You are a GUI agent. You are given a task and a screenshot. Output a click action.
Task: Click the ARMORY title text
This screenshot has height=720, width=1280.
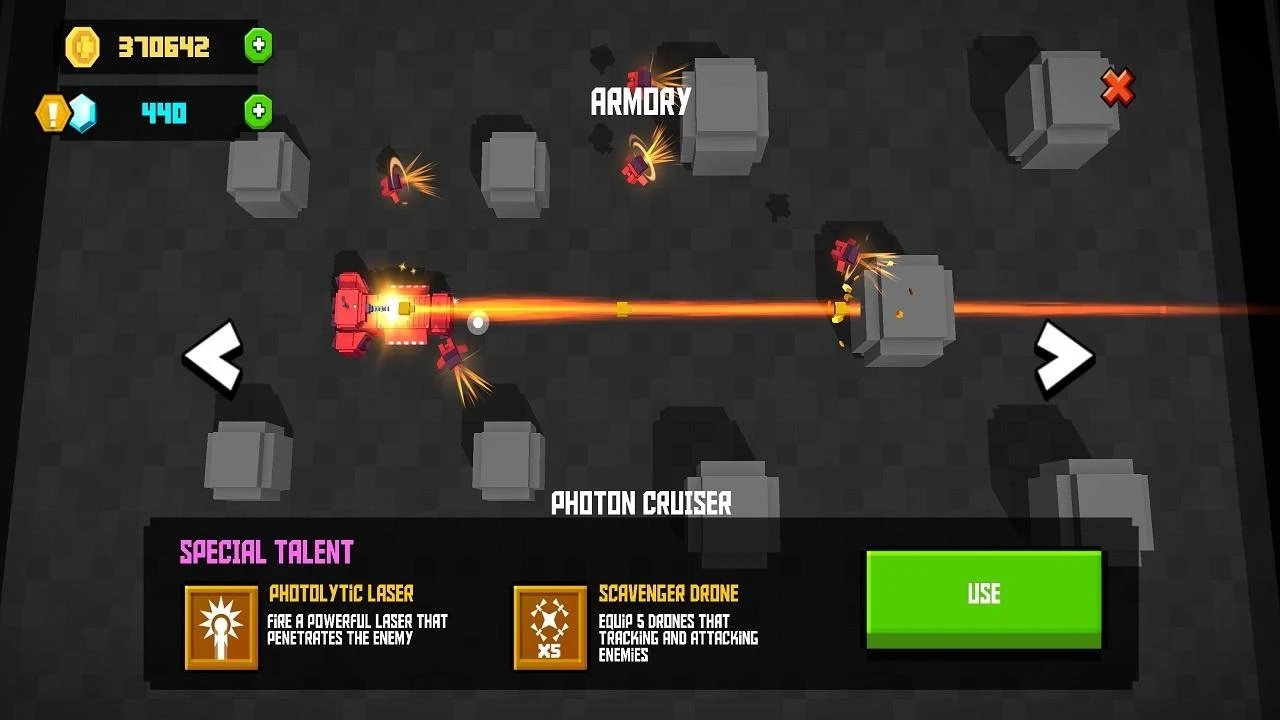[x=640, y=100]
